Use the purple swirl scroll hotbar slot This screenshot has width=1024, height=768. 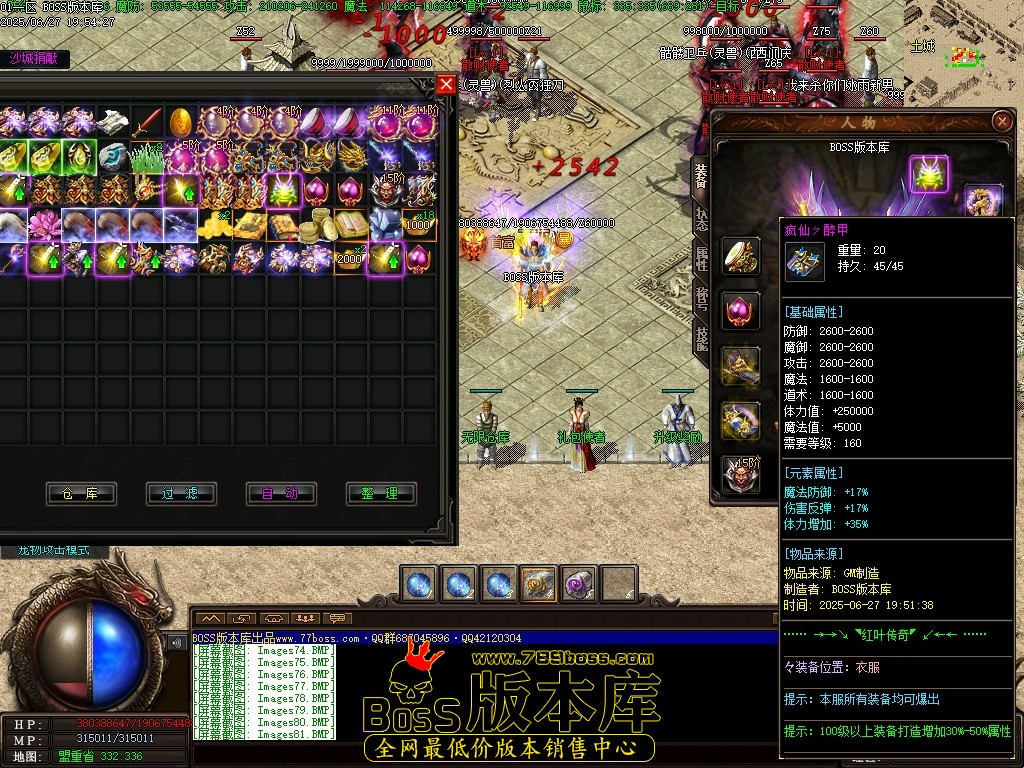[579, 584]
